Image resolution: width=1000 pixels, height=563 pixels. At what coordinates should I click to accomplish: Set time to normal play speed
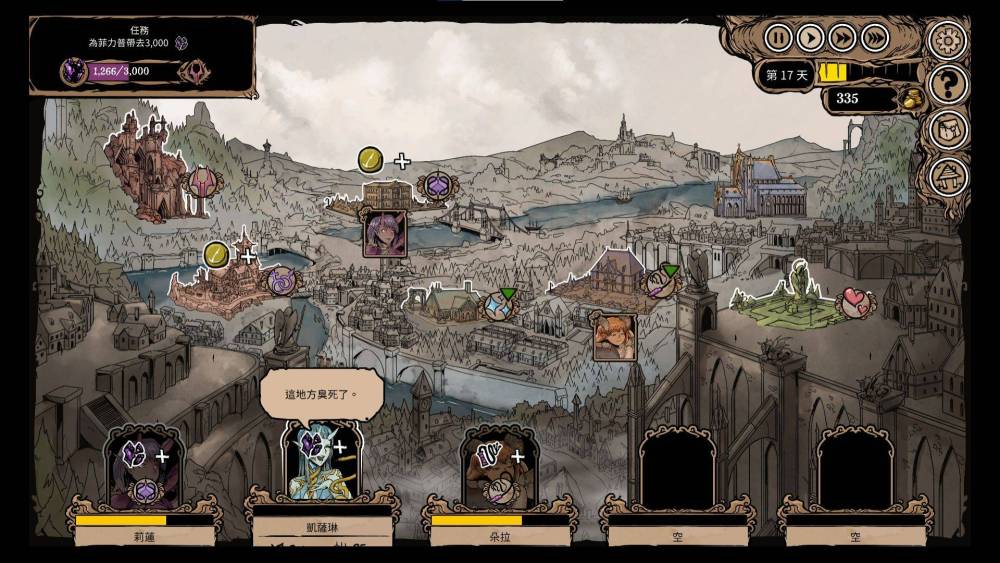(x=810, y=38)
